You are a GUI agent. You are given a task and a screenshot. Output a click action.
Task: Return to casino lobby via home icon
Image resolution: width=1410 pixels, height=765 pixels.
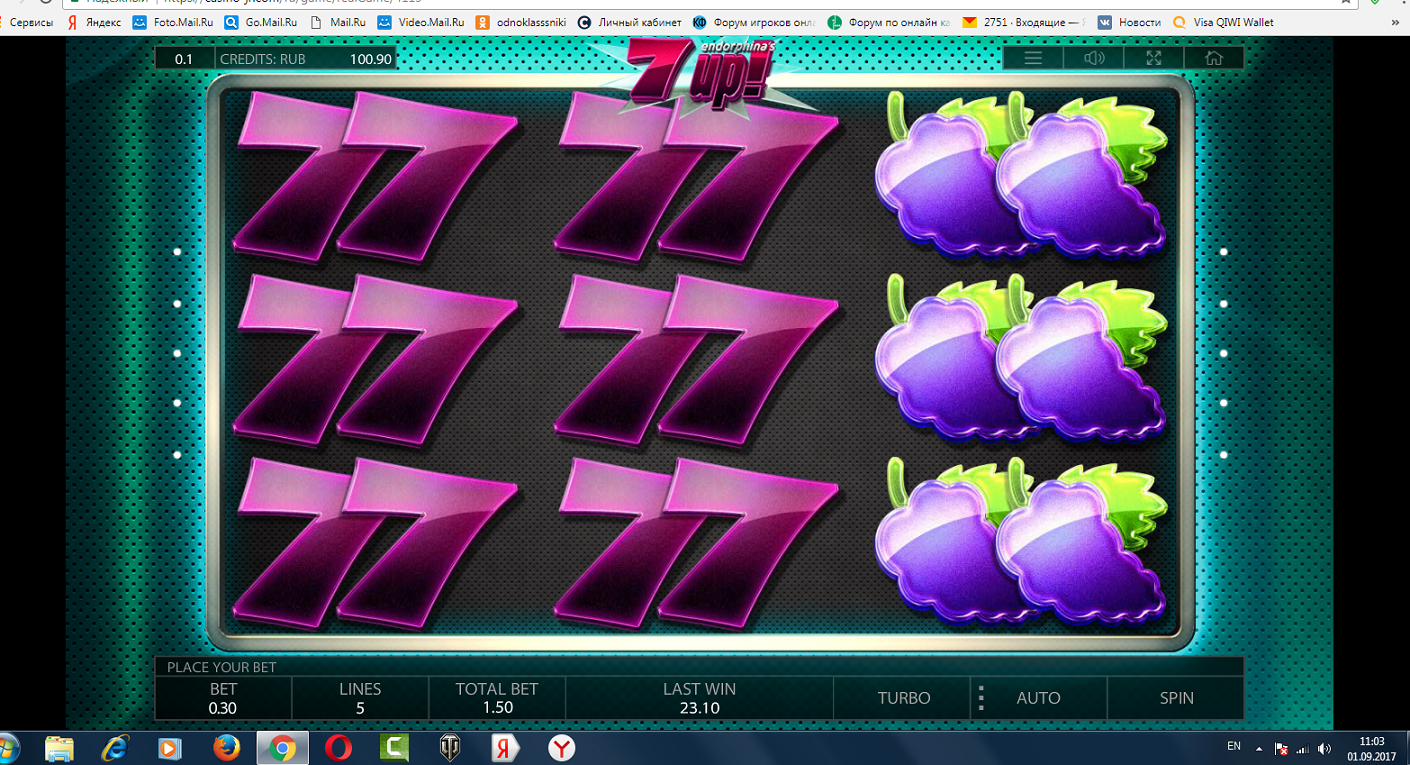pos(1213,57)
